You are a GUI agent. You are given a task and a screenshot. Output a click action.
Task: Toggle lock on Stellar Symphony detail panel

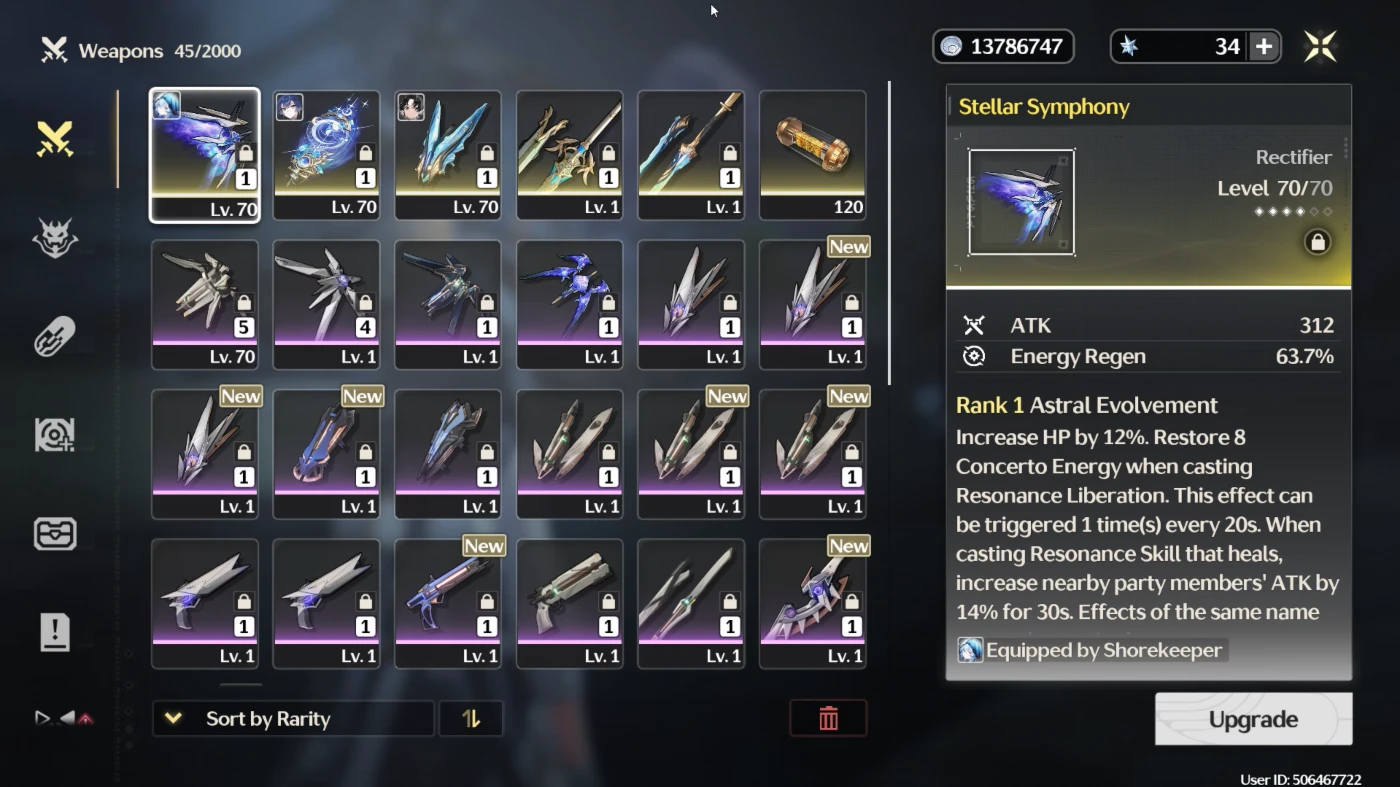[x=1317, y=242]
